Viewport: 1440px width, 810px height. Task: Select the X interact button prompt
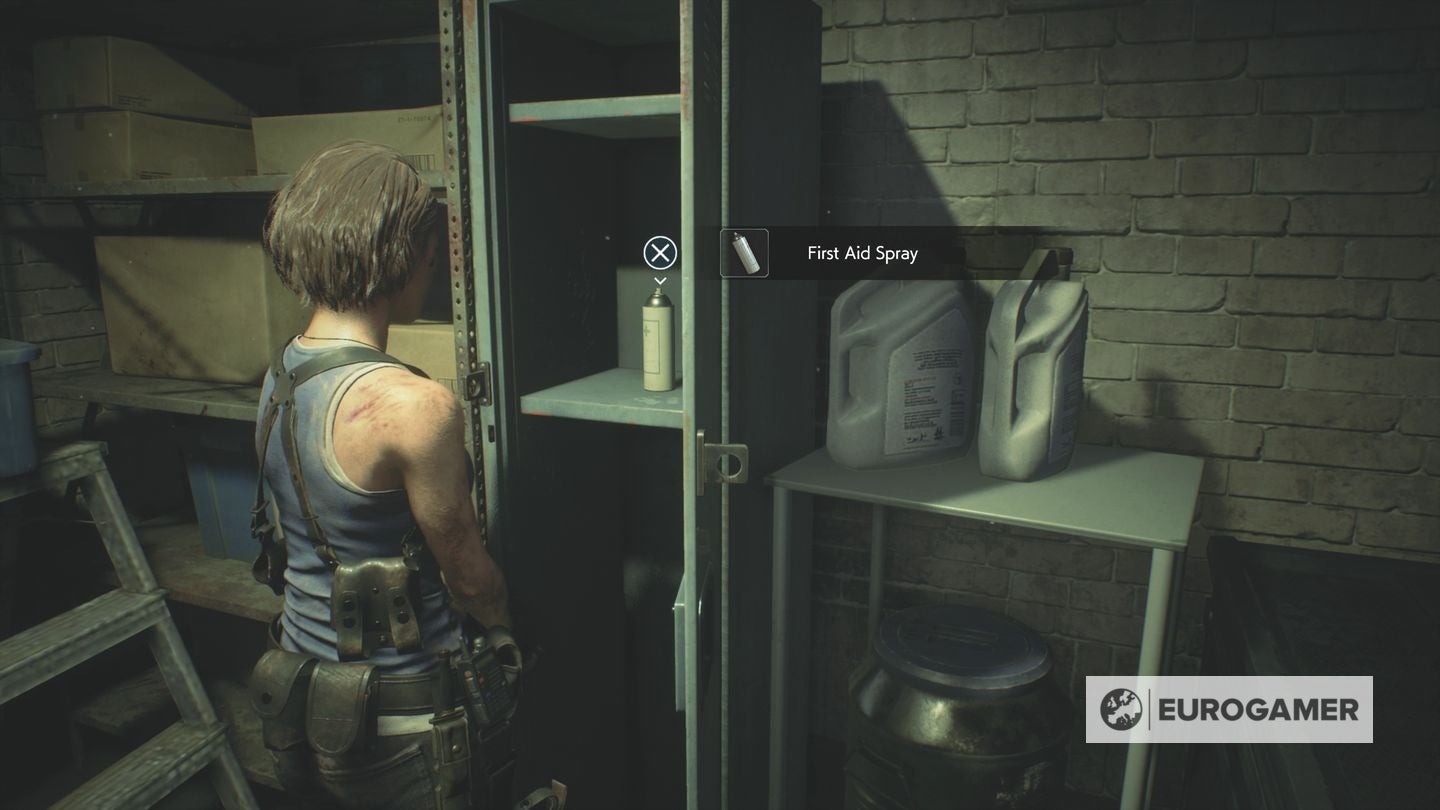click(x=659, y=253)
